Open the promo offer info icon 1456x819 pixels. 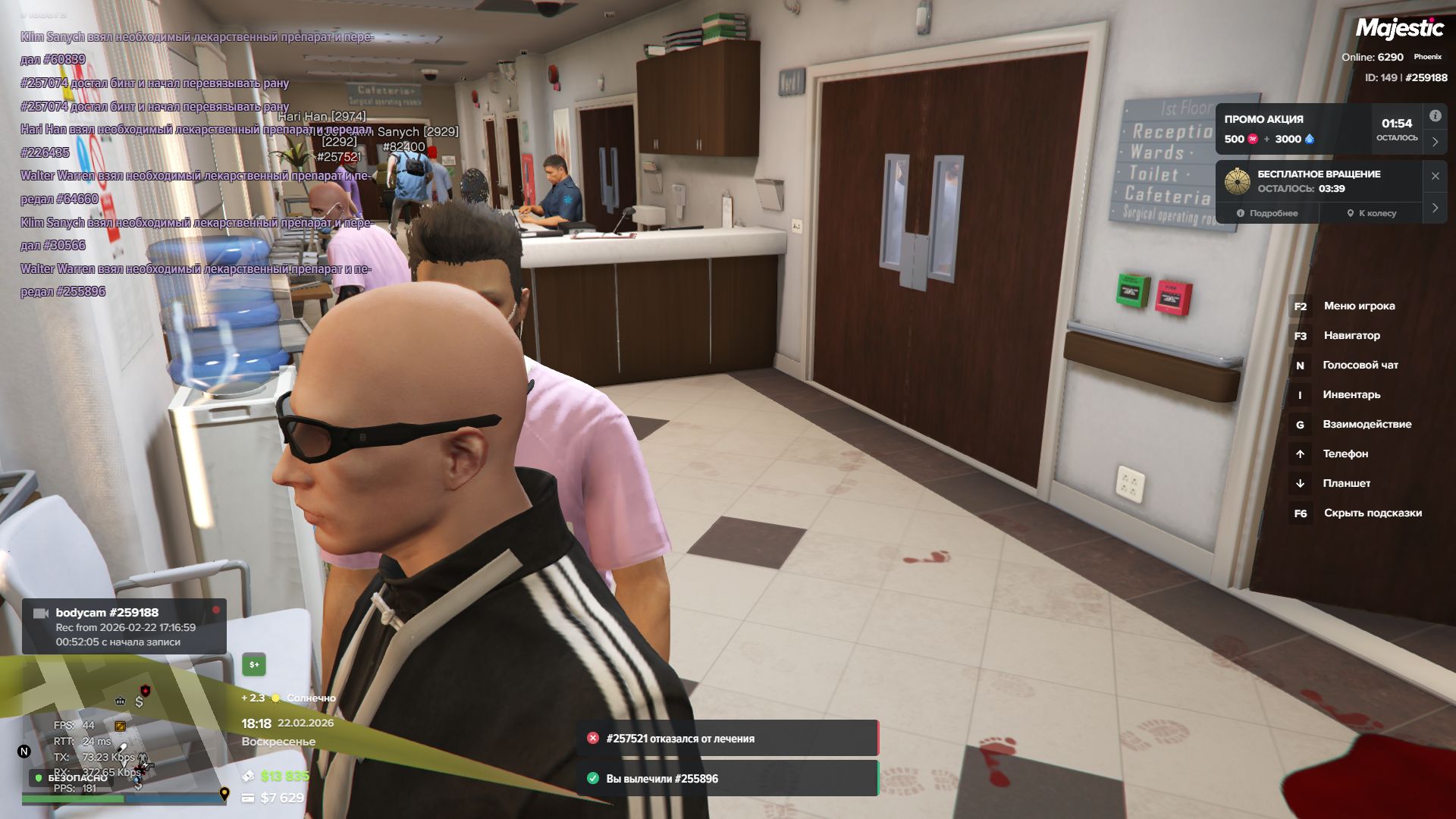(1435, 116)
